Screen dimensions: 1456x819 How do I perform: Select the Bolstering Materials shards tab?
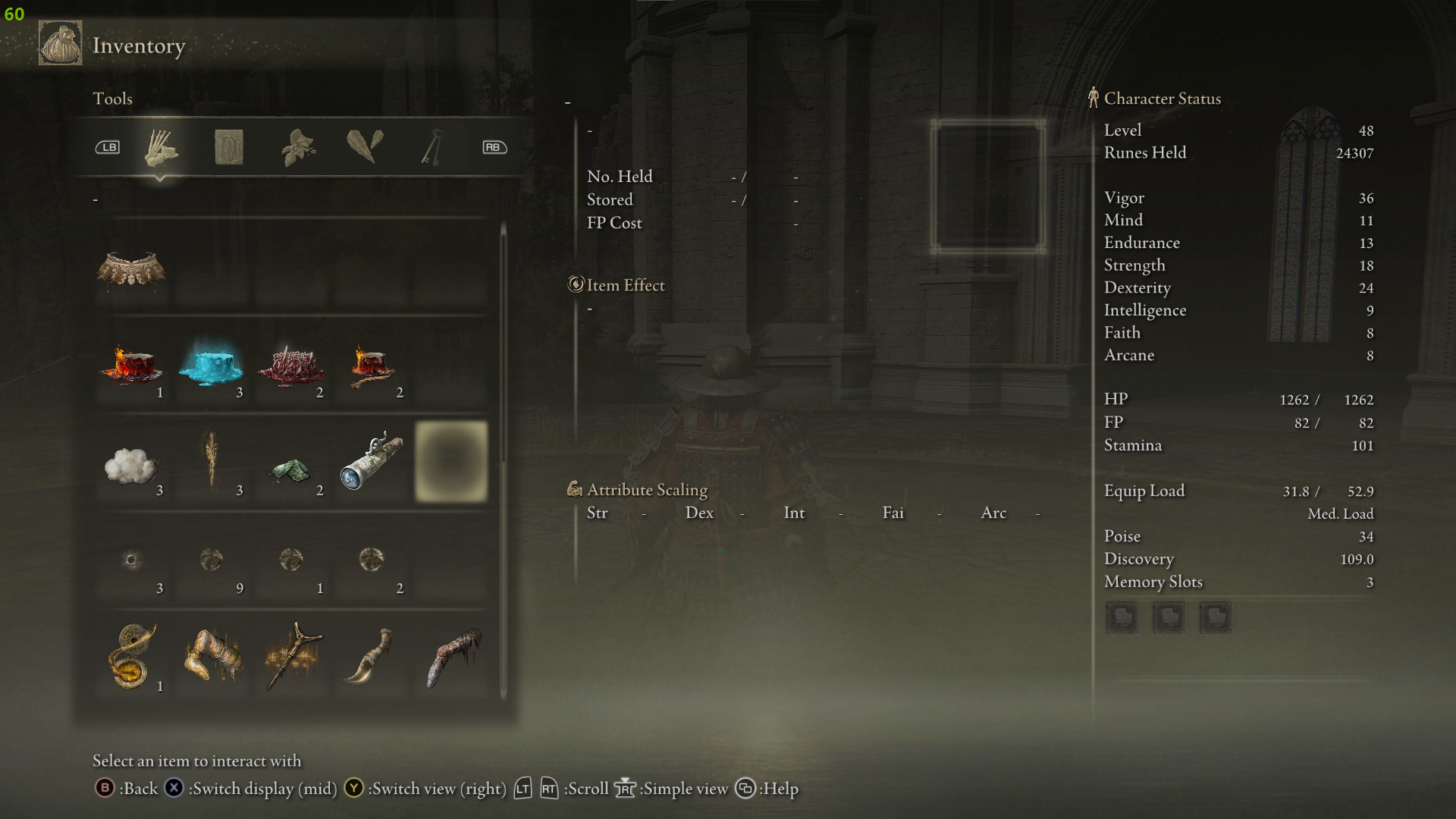point(365,147)
